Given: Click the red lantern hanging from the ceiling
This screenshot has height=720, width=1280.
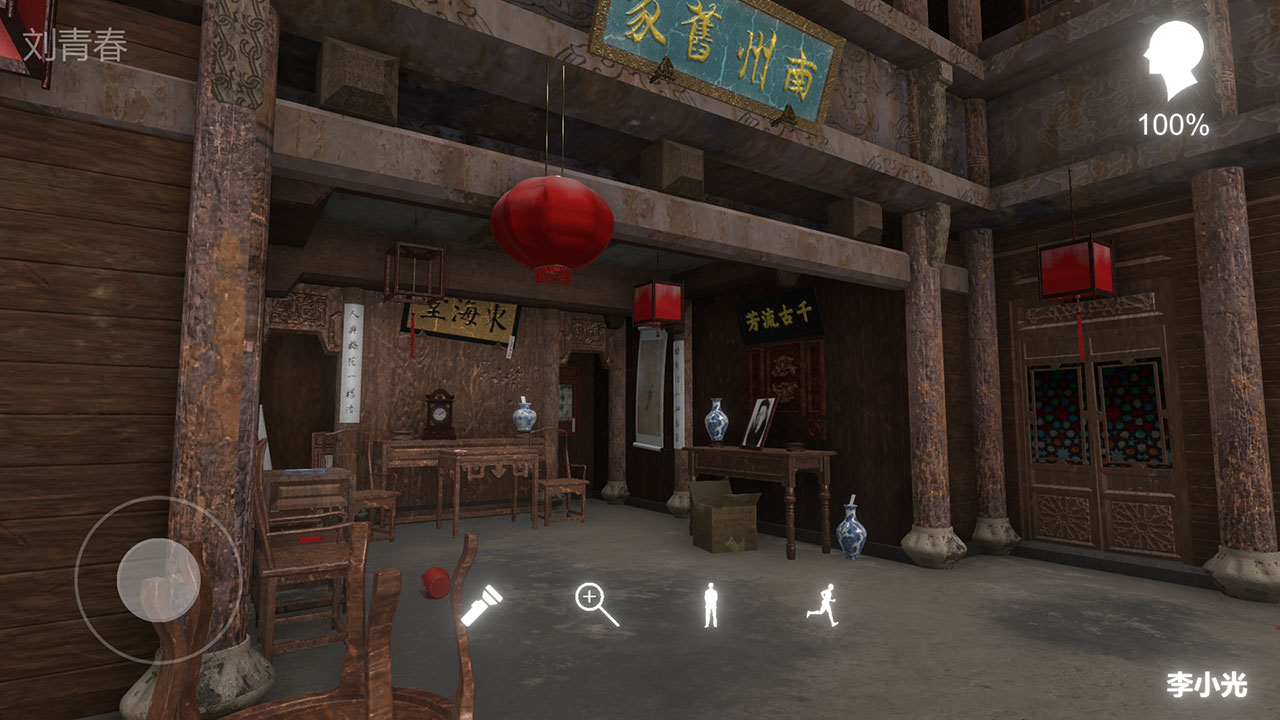Looking at the screenshot, I should click(x=554, y=222).
